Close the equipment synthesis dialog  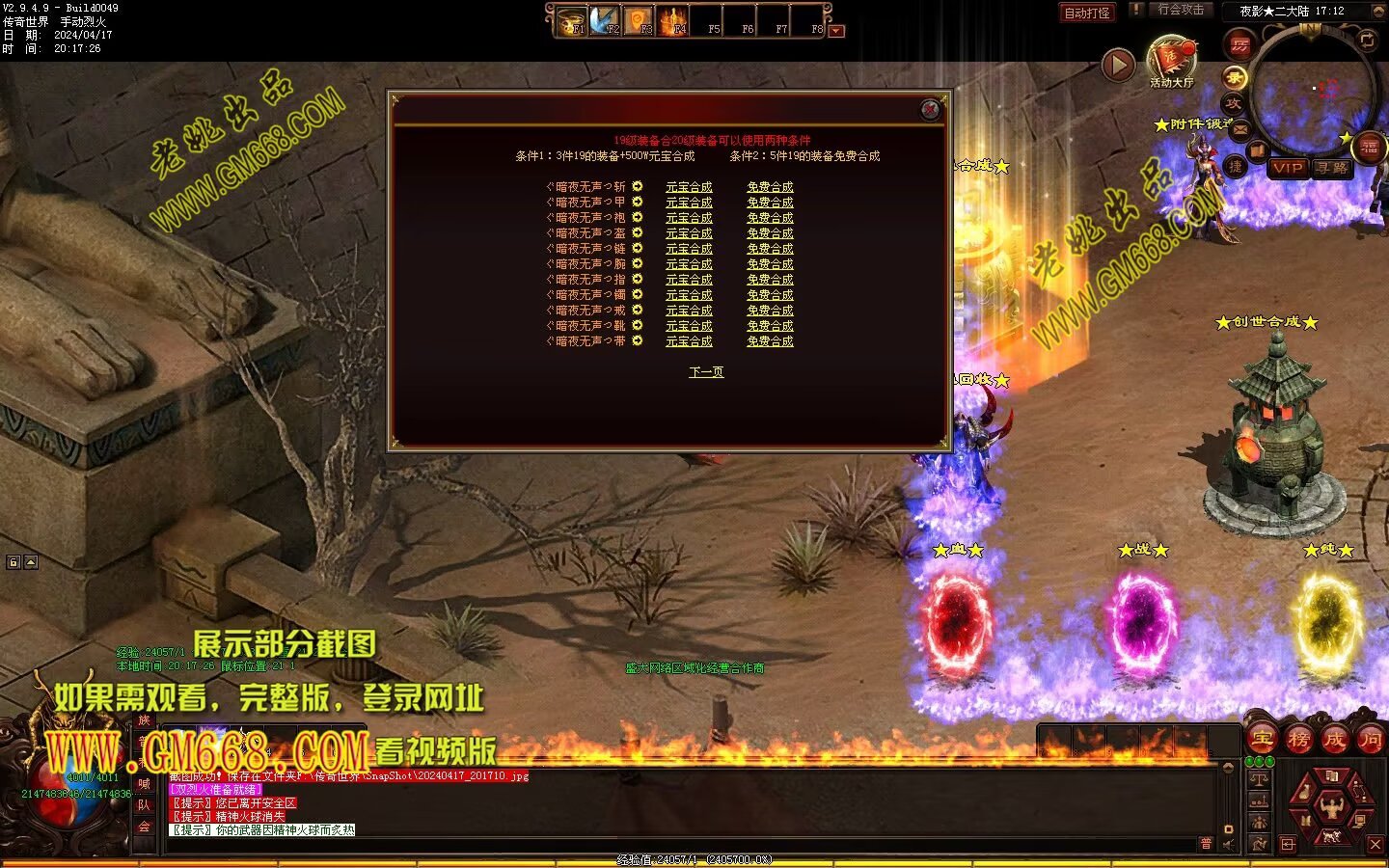point(930,109)
